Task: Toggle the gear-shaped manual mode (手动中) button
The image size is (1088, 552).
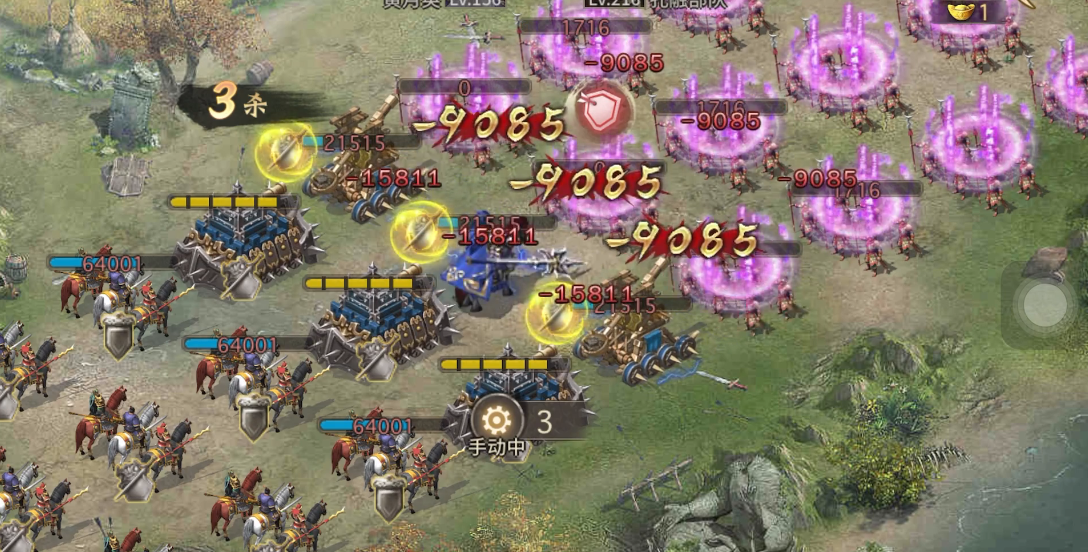Action: [x=497, y=421]
